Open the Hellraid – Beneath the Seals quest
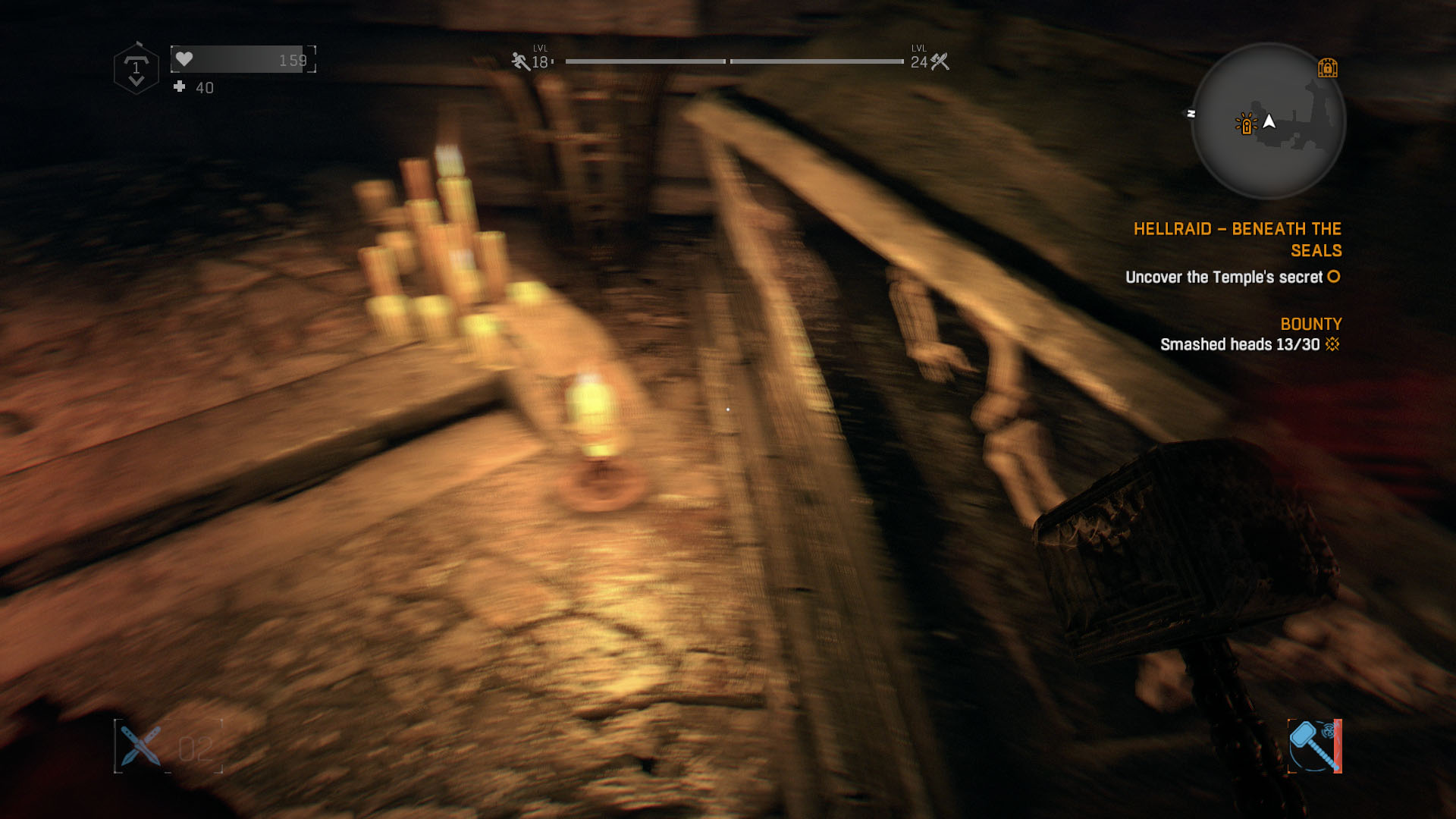Image resolution: width=1456 pixels, height=819 pixels. [1237, 239]
